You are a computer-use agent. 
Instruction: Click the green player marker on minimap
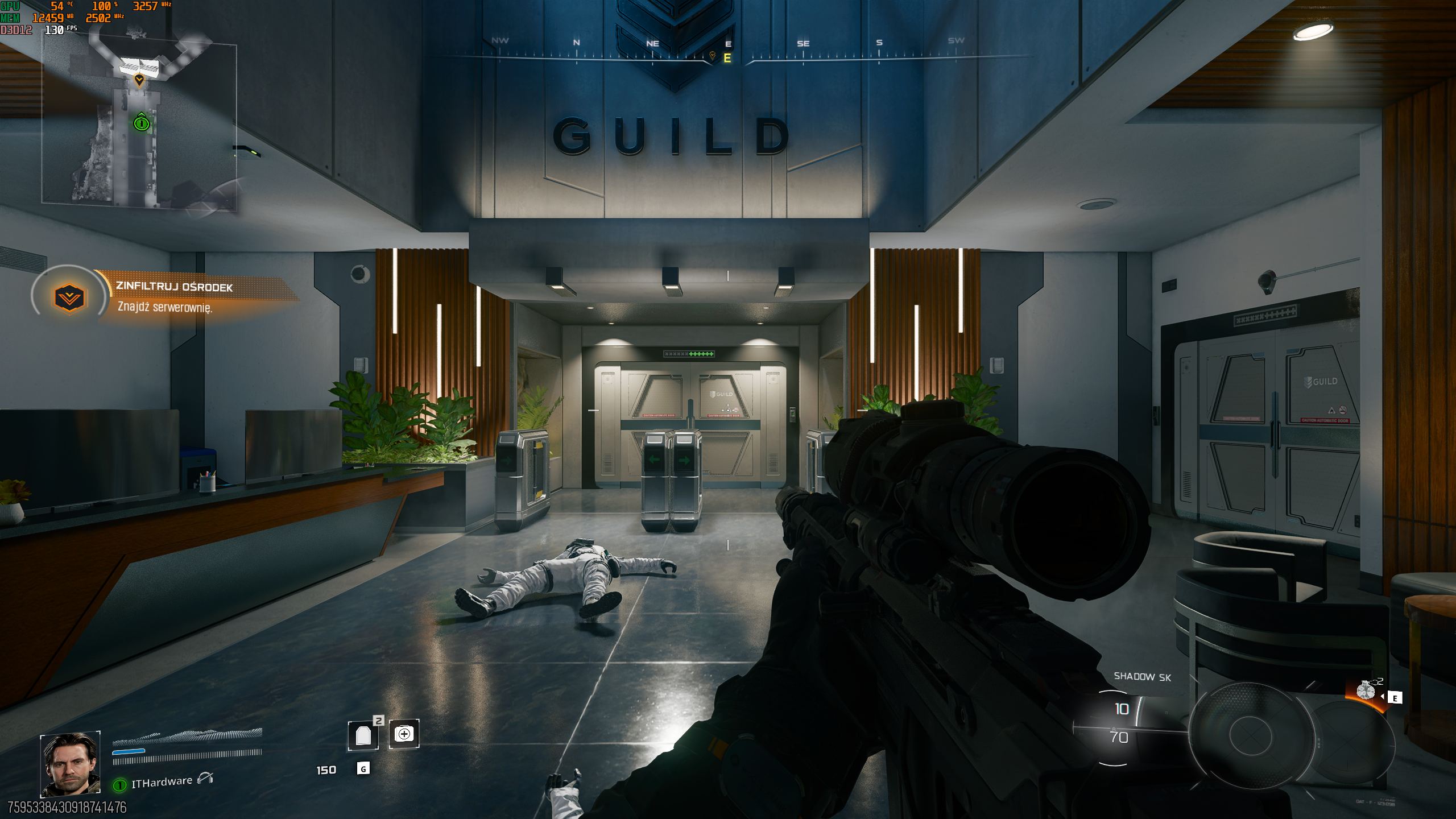click(141, 122)
